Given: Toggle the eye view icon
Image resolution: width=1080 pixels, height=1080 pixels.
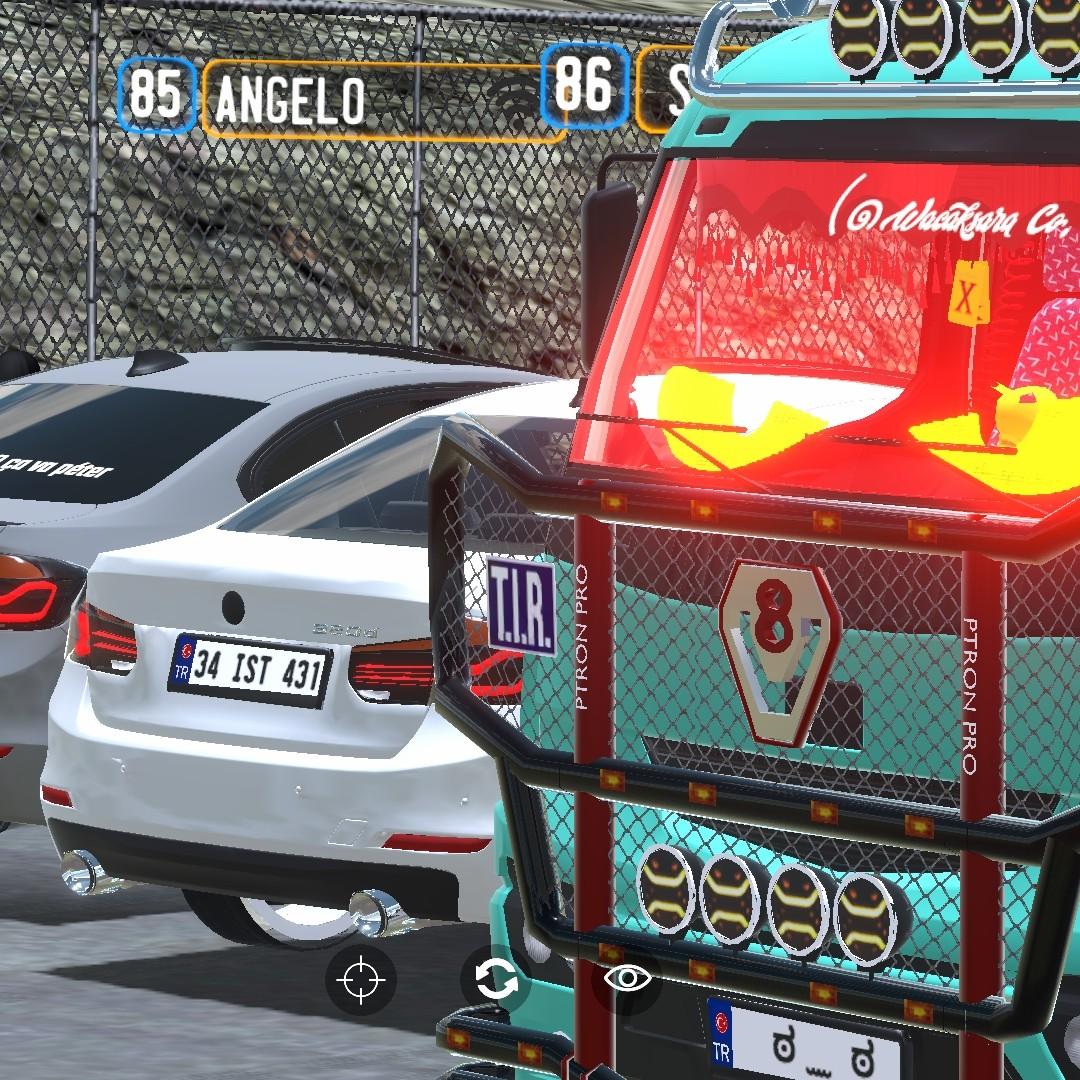Looking at the screenshot, I should tap(628, 978).
